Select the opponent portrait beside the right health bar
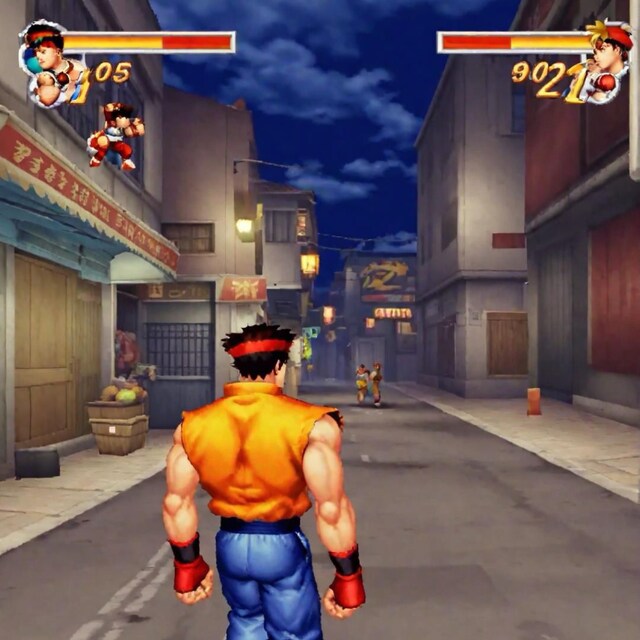The image size is (640, 640). (x=608, y=60)
